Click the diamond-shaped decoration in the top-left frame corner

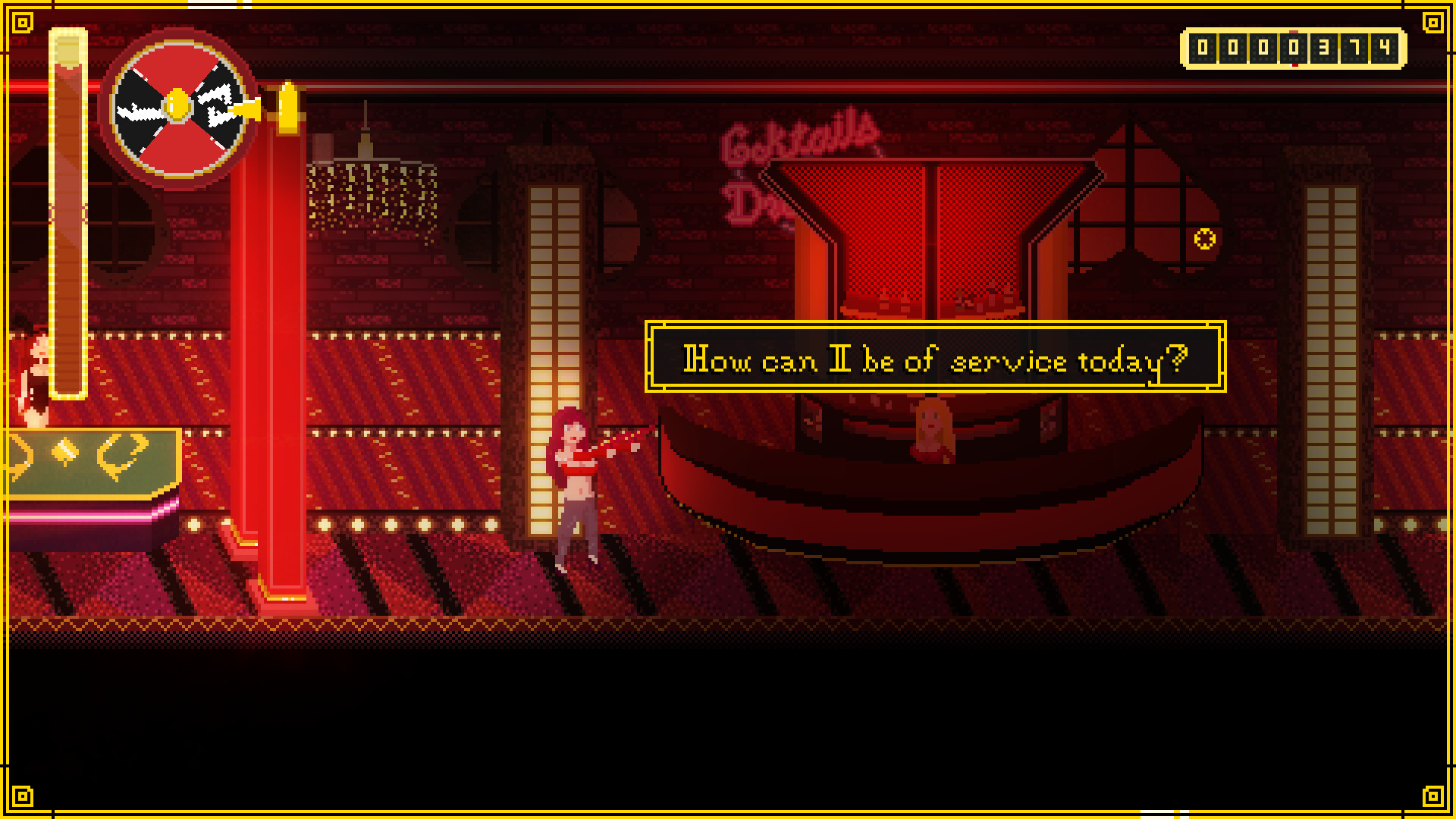(x=22, y=23)
